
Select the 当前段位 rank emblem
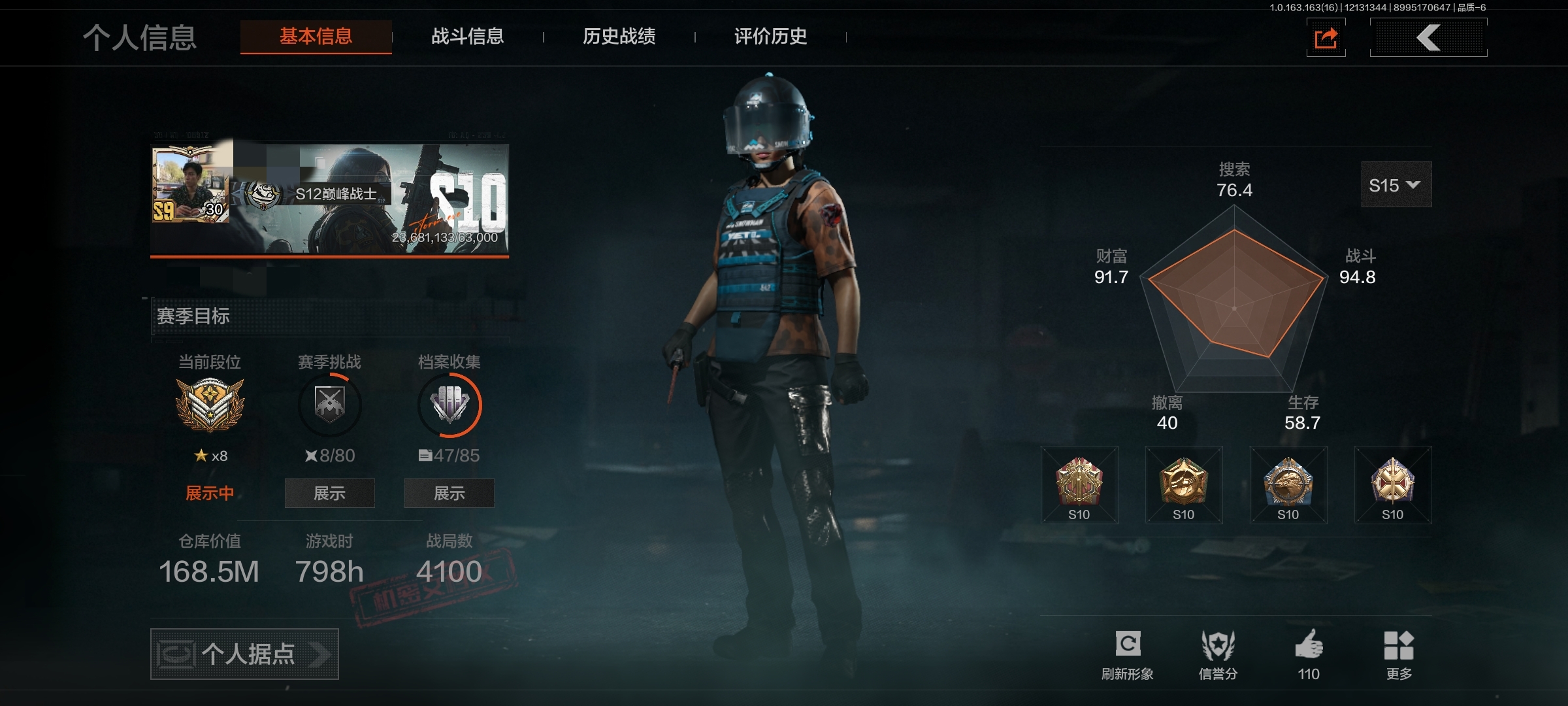(210, 405)
